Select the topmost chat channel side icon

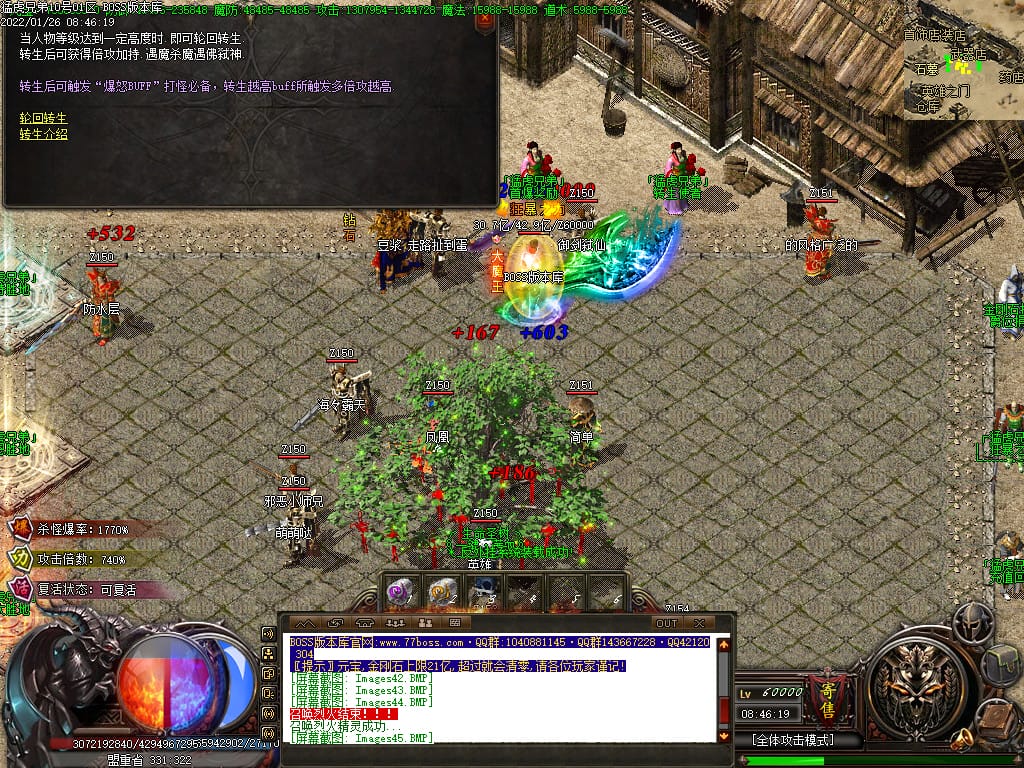click(x=268, y=634)
